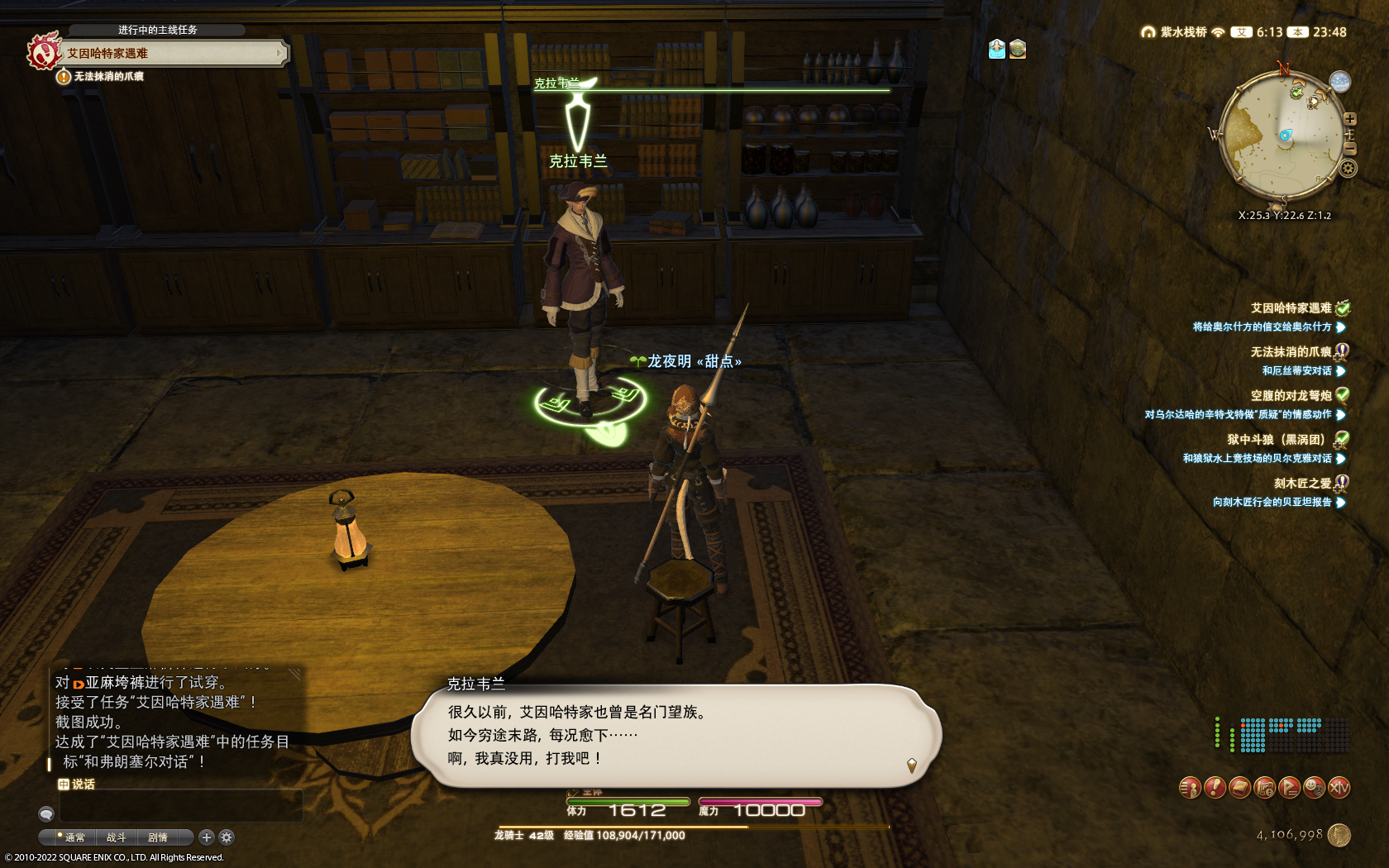Switch to the 战斗 chat tab
Image resolution: width=1389 pixels, height=868 pixels.
point(116,837)
